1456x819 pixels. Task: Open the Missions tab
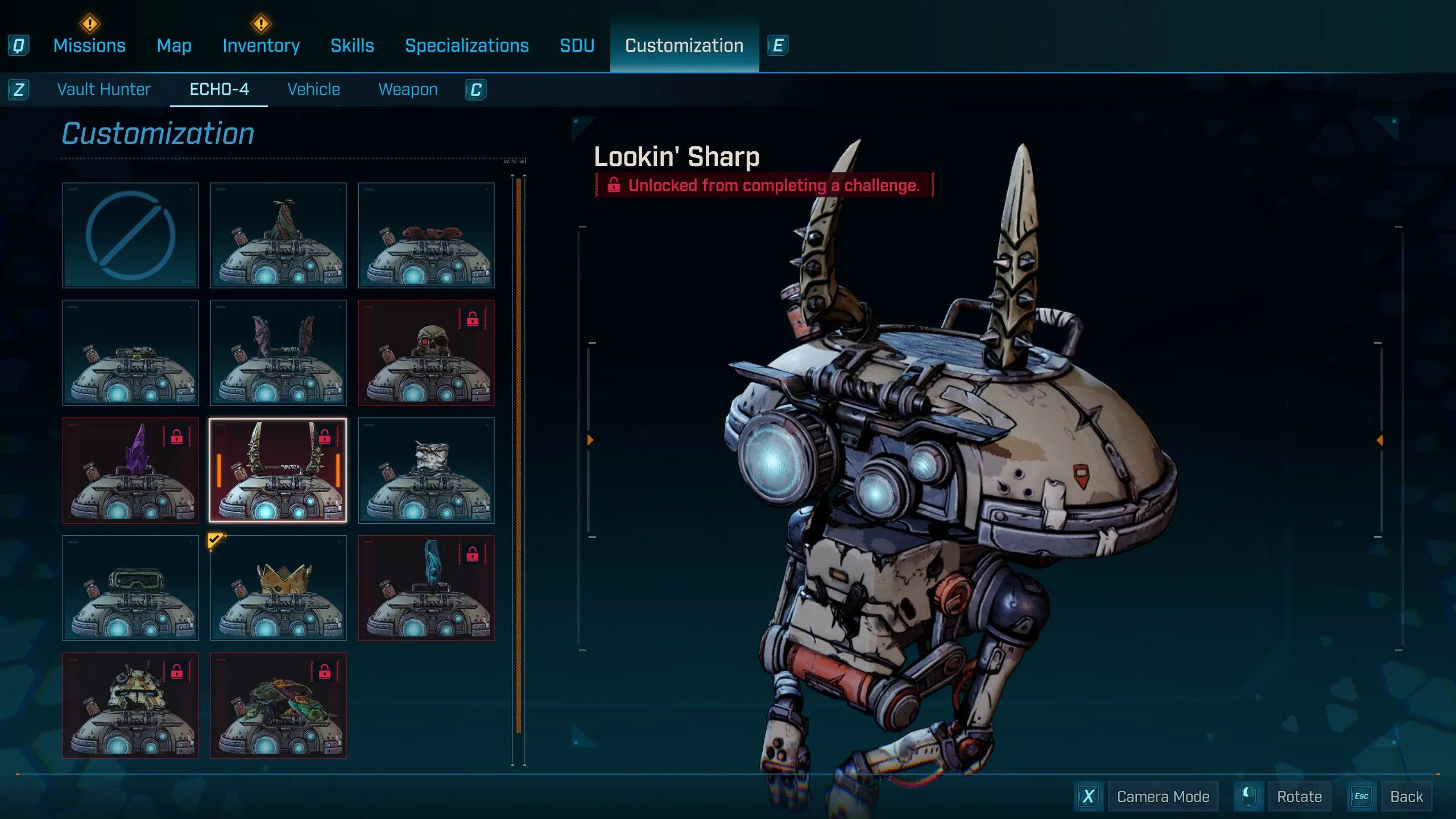[89, 45]
